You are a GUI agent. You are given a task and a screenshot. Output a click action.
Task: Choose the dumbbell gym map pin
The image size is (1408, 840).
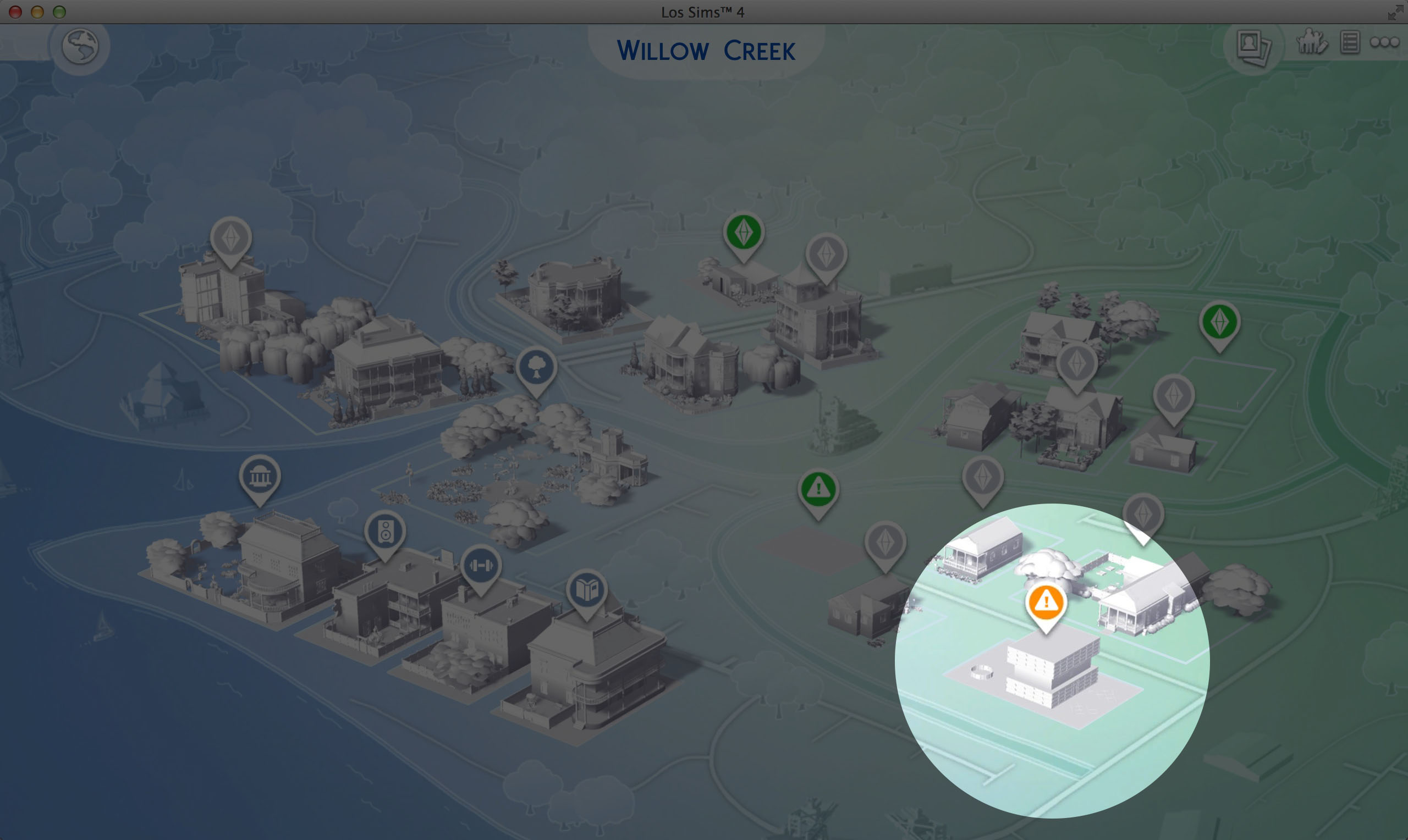481,566
